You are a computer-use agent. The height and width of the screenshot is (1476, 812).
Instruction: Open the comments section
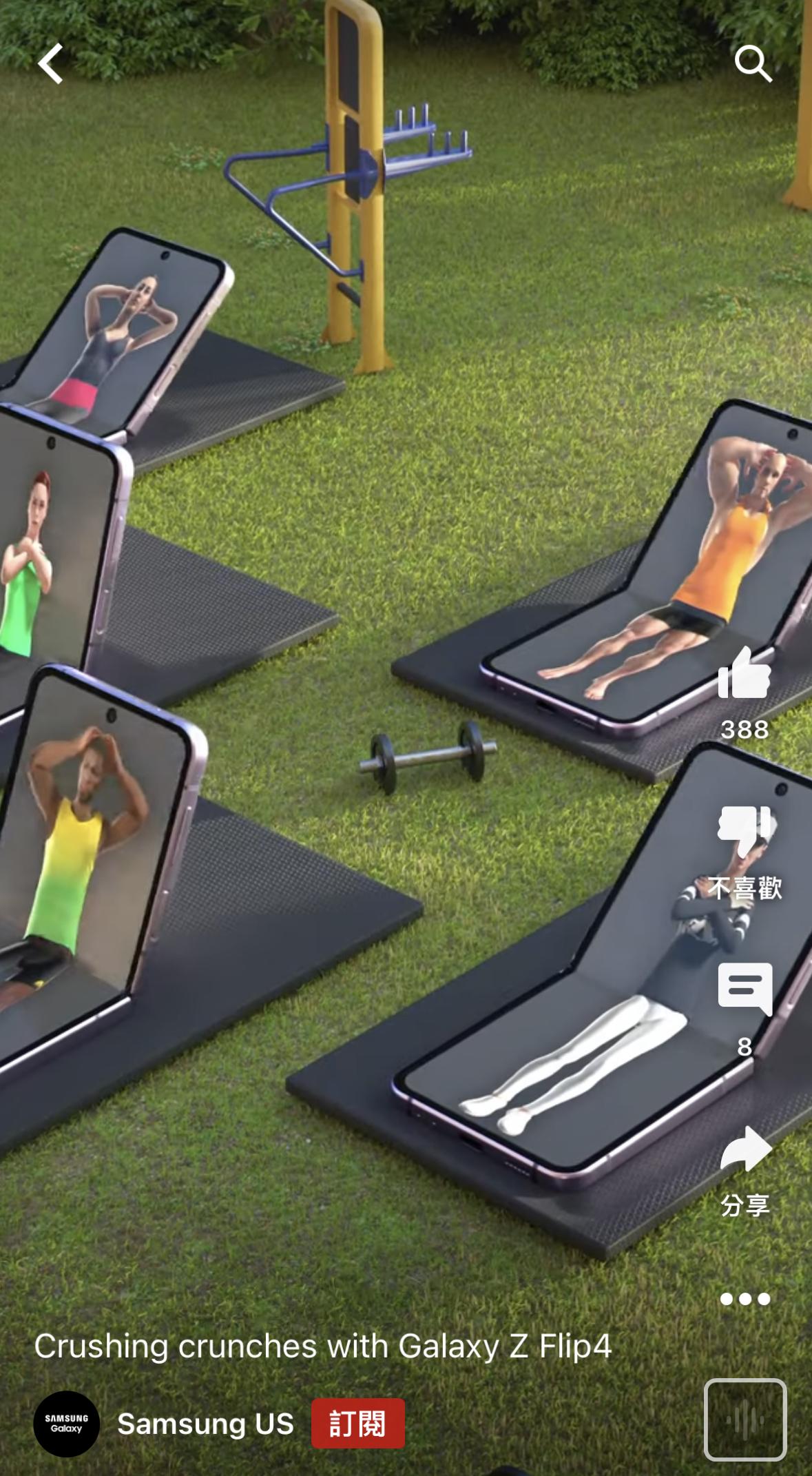pos(745,989)
